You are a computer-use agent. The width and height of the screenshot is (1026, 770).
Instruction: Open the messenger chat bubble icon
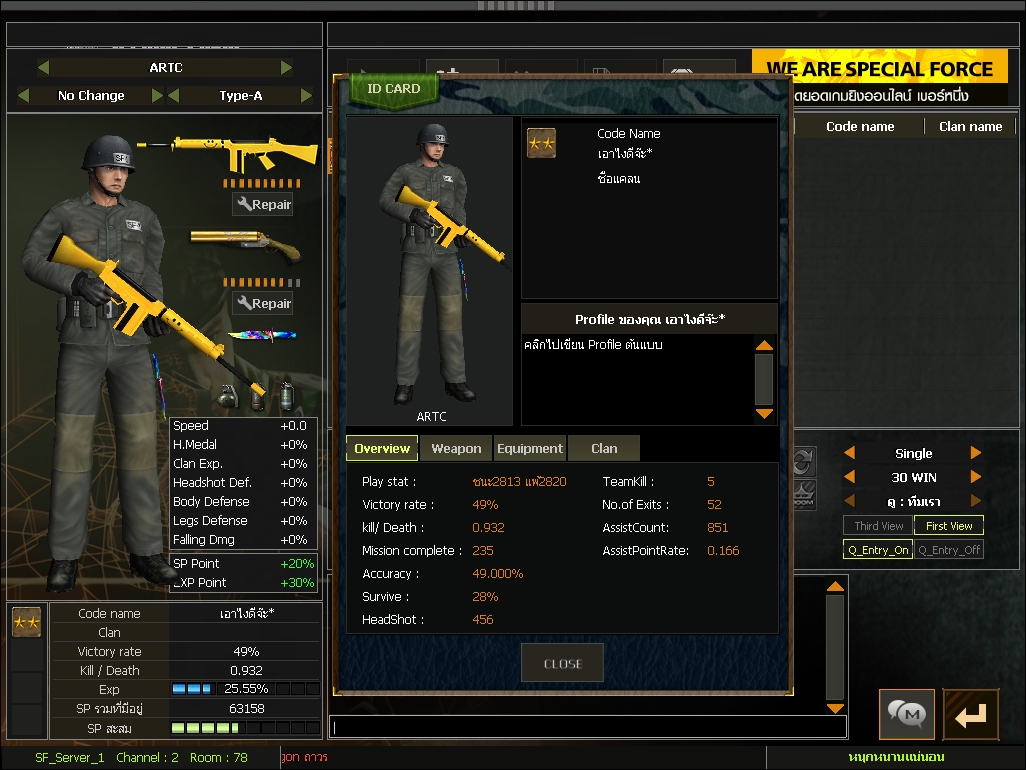(x=907, y=714)
